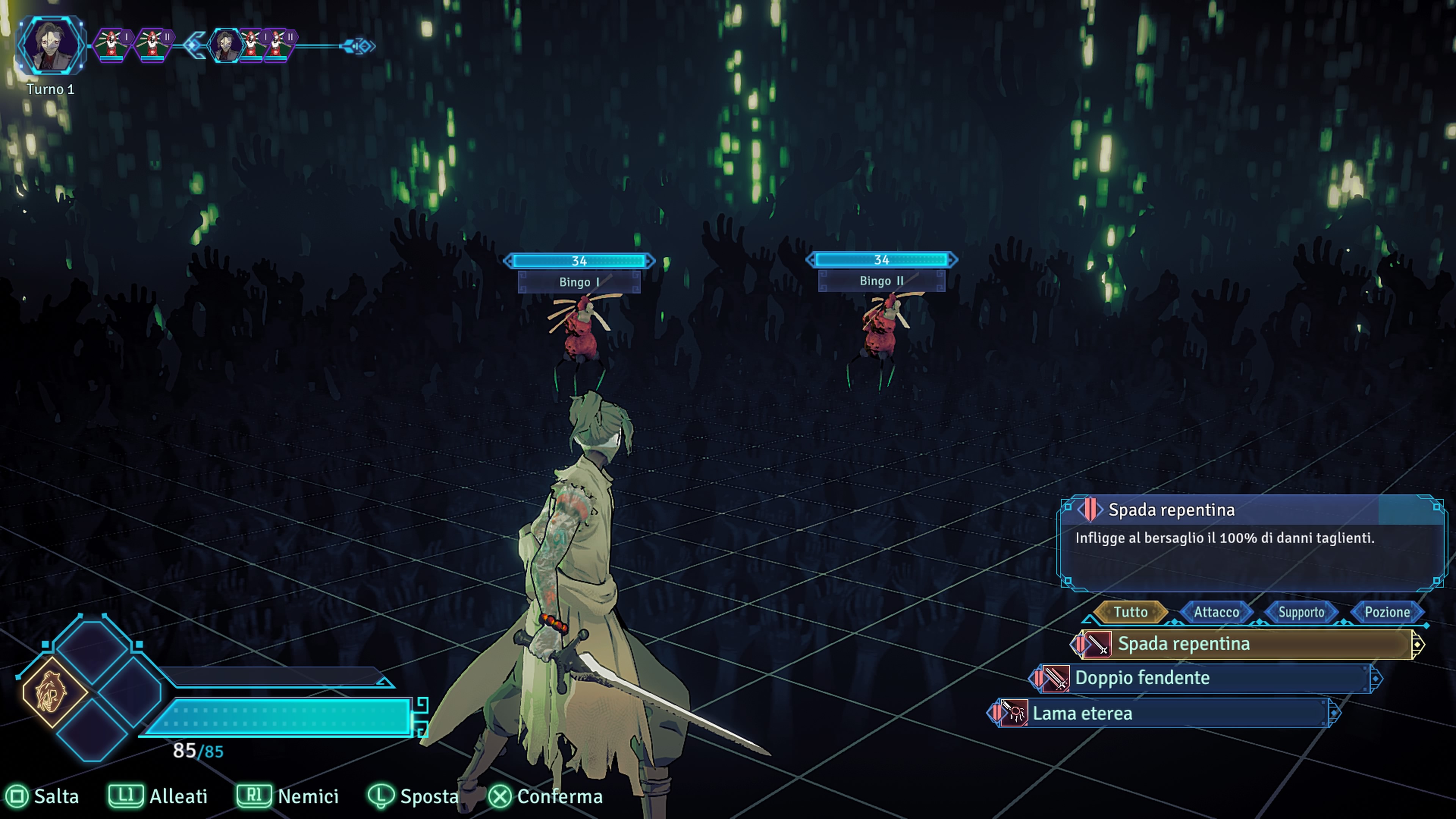This screenshot has width=1456, height=819.
Task: Select the large hero portrait in the turn order
Action: (x=50, y=46)
